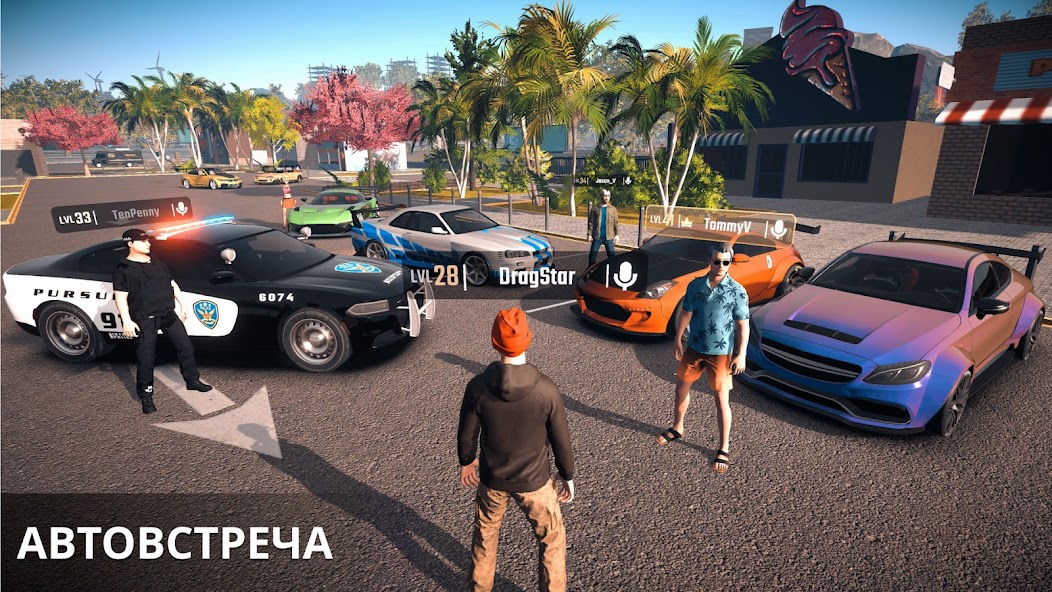Tap the microphone icon beside DragStar
This screenshot has width=1052, height=592.
point(624,275)
